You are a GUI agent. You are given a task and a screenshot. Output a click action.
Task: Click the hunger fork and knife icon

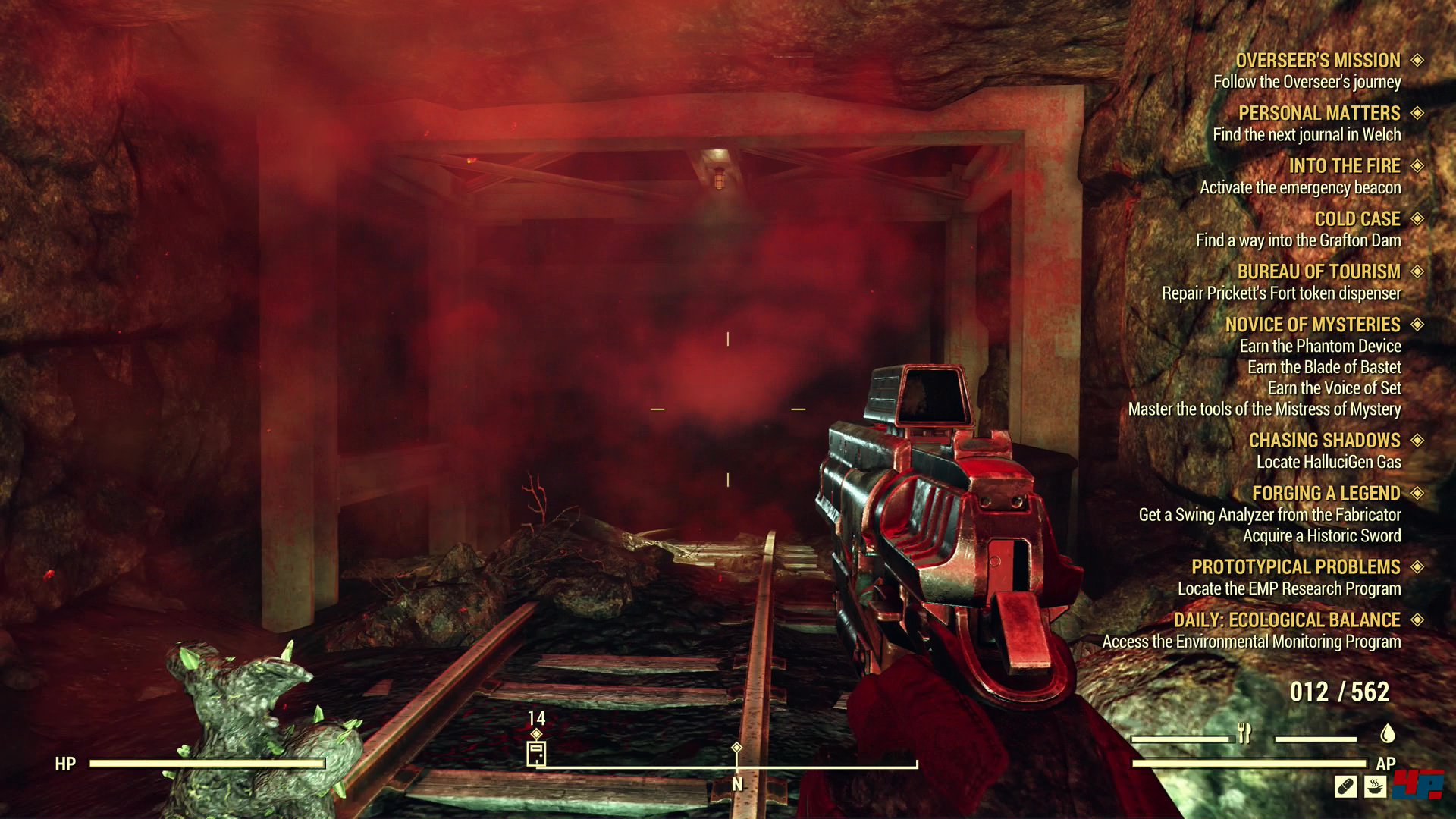click(x=1244, y=733)
